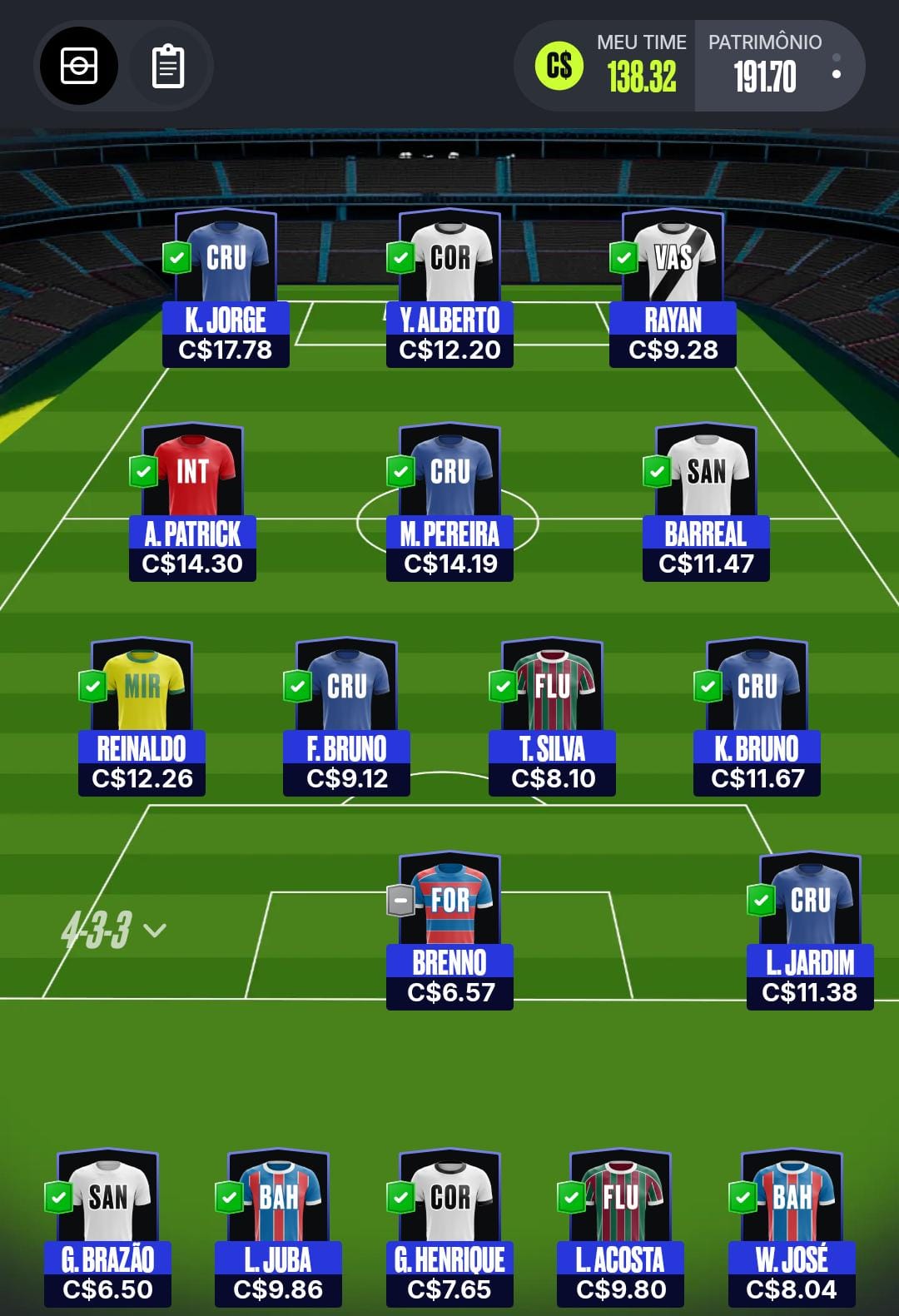The height and width of the screenshot is (1316, 899).
Task: Select K. Jorge player card
Action: tap(226, 288)
